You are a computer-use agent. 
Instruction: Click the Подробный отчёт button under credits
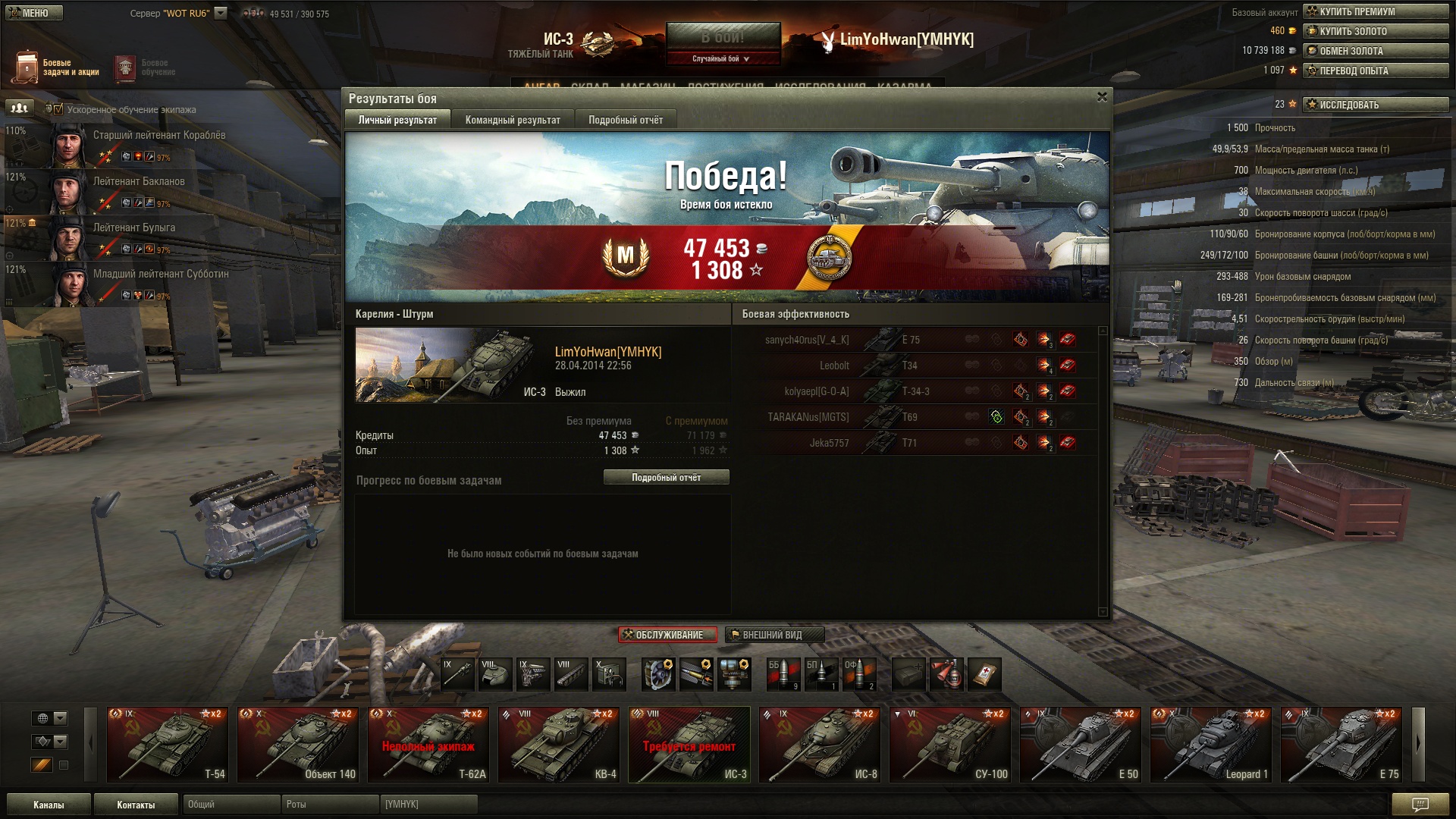point(666,478)
